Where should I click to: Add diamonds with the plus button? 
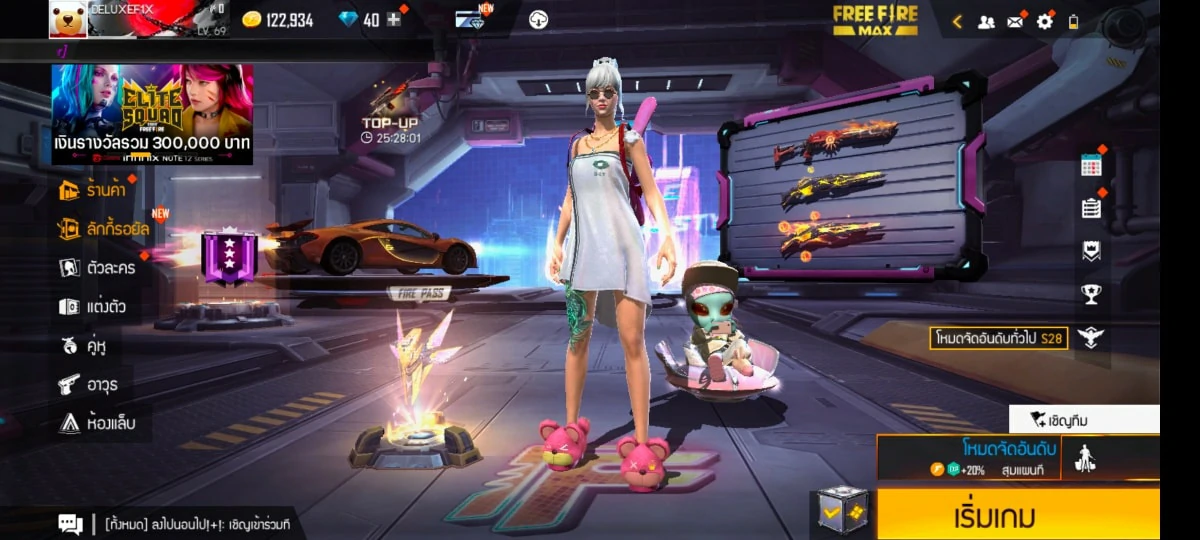(x=394, y=20)
